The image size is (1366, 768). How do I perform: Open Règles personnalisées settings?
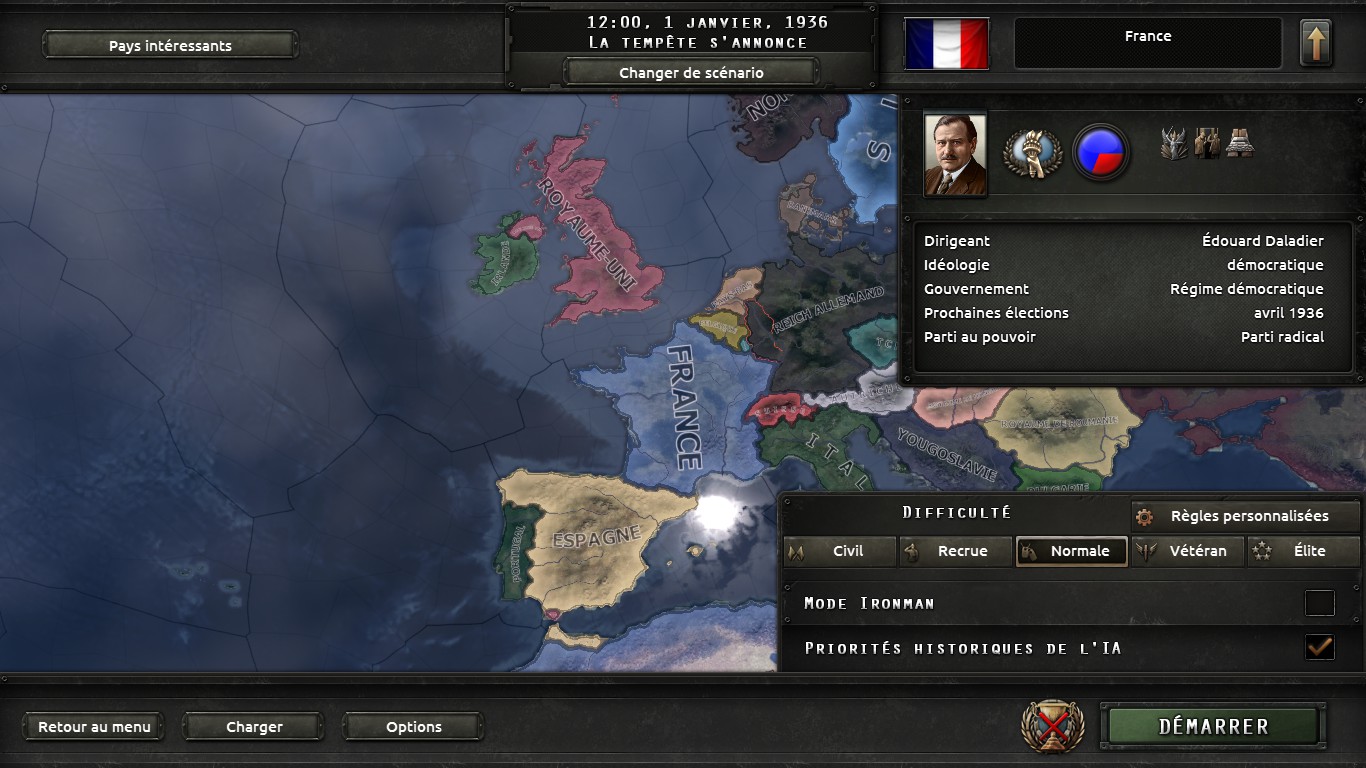(1246, 516)
